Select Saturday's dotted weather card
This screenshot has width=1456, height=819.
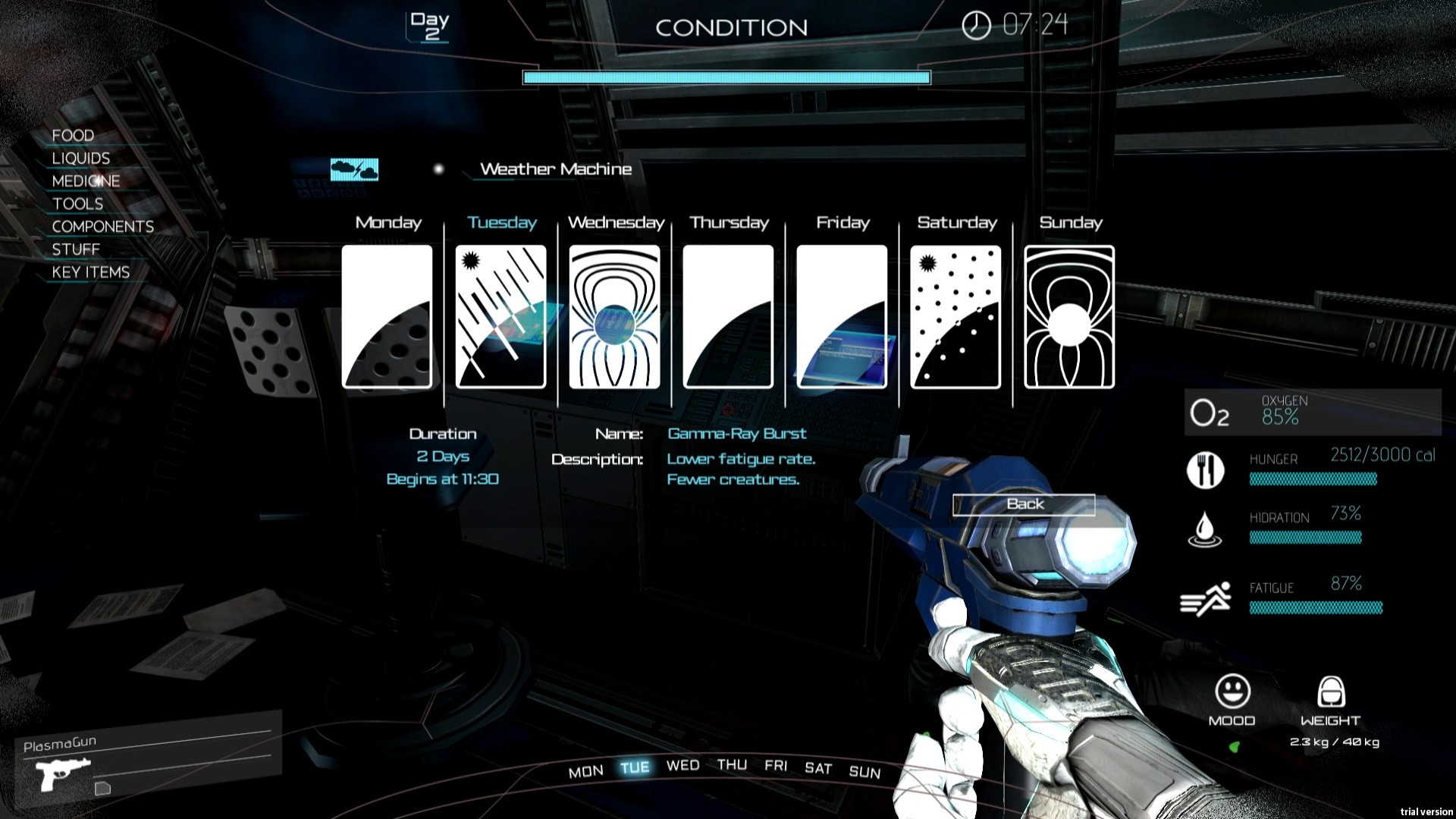(955, 316)
